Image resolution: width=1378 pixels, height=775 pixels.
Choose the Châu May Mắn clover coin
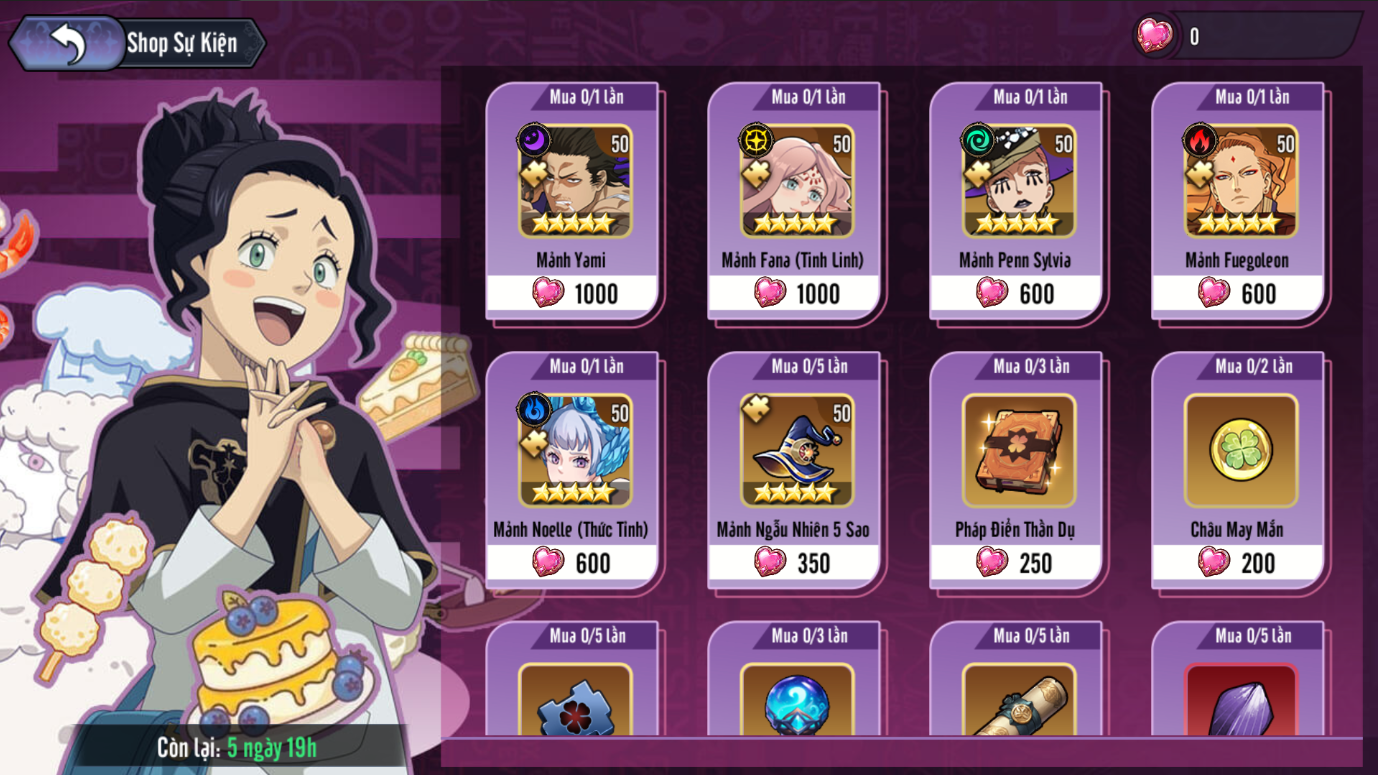[x=1240, y=470]
